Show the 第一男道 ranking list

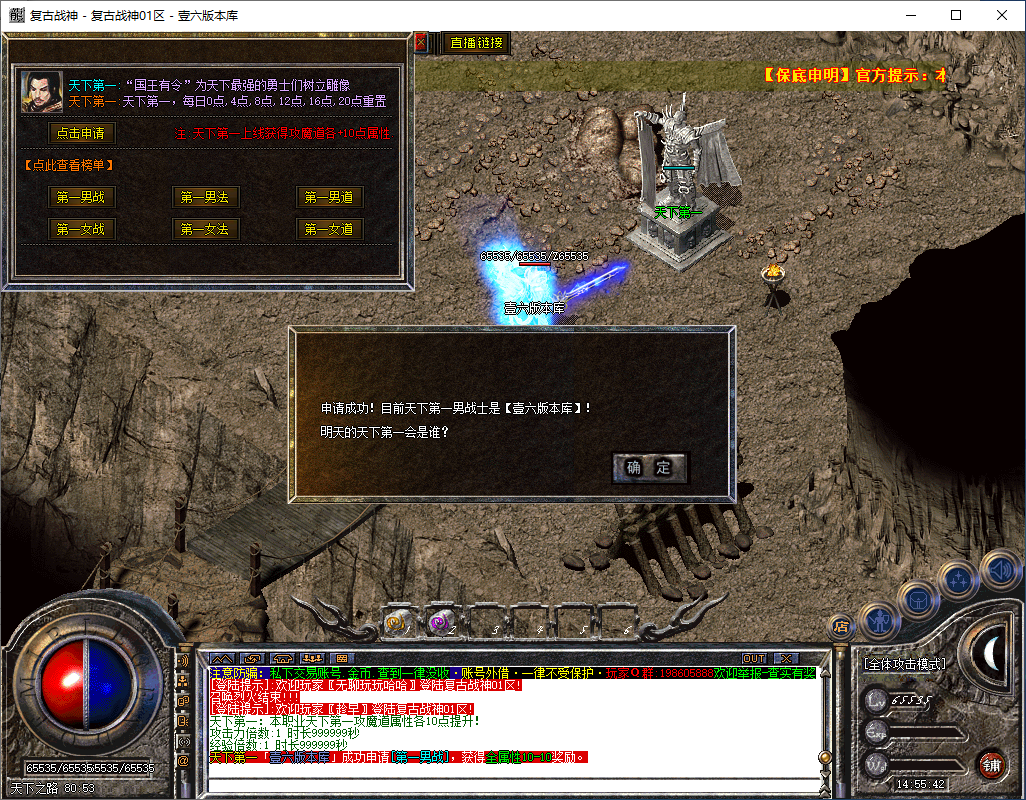[329, 197]
